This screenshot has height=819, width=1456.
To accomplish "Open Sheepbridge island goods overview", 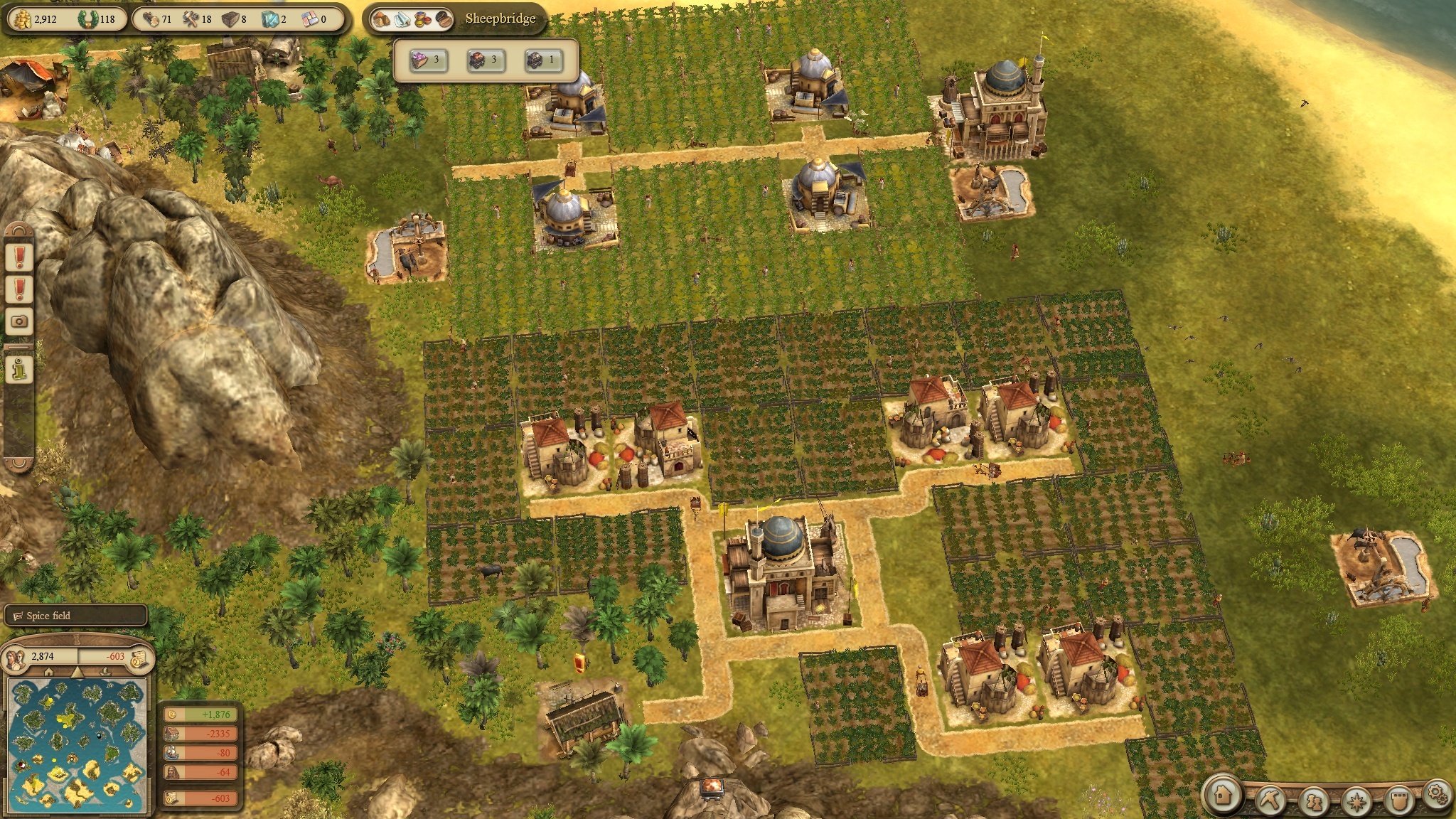I will pos(412,19).
